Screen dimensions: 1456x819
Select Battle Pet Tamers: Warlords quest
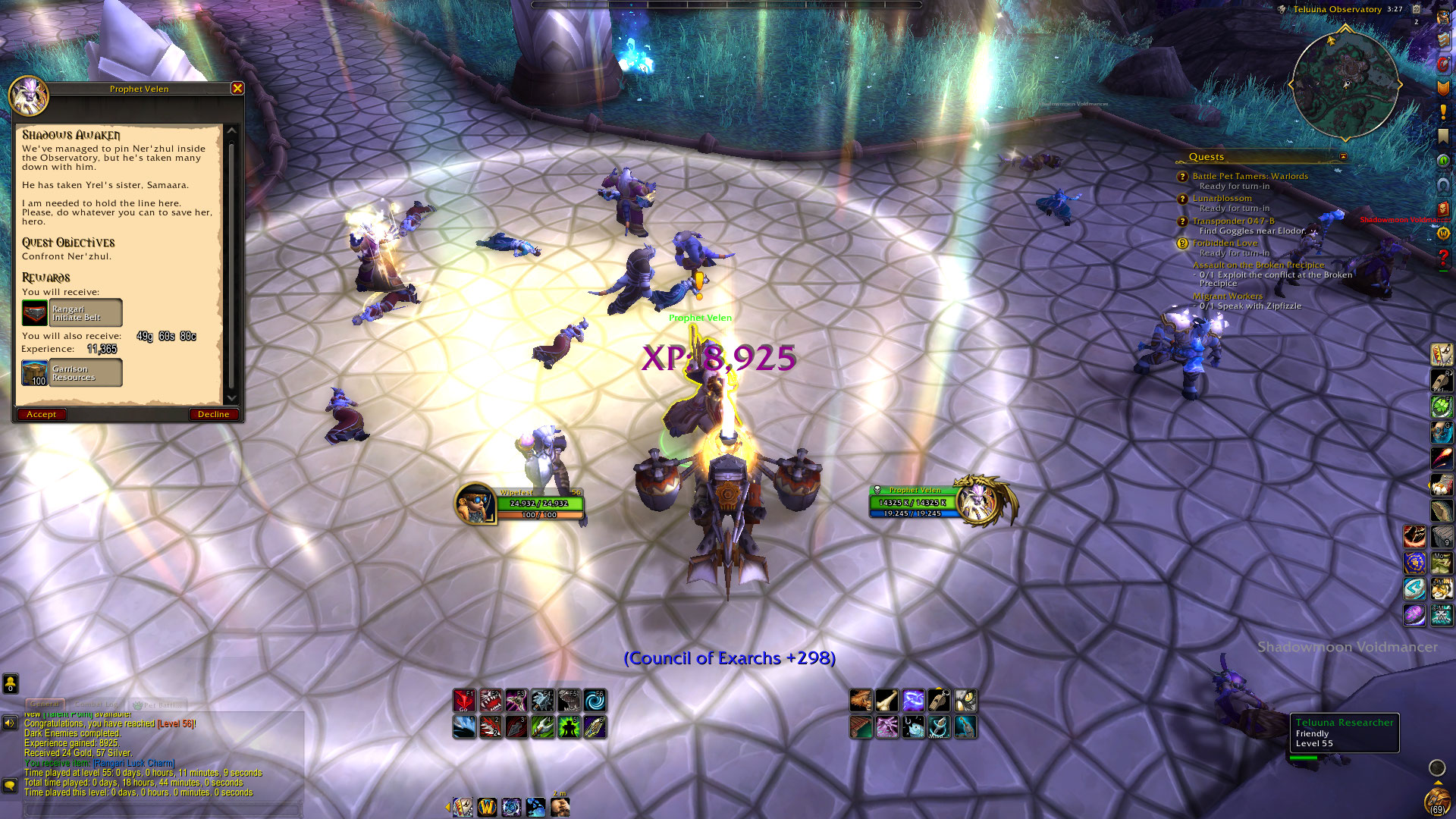point(1250,176)
